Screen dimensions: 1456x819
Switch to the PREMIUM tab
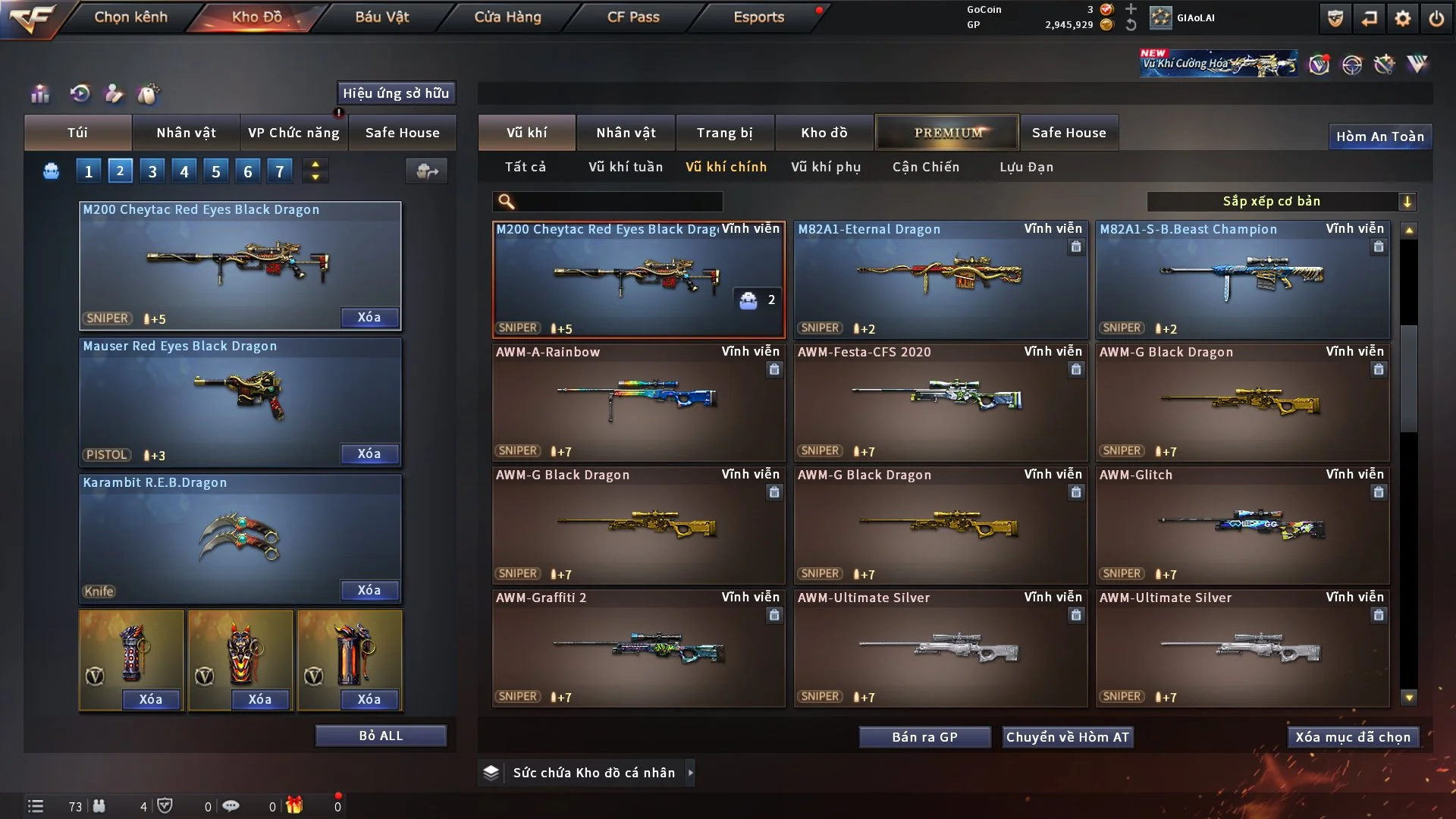pos(947,133)
